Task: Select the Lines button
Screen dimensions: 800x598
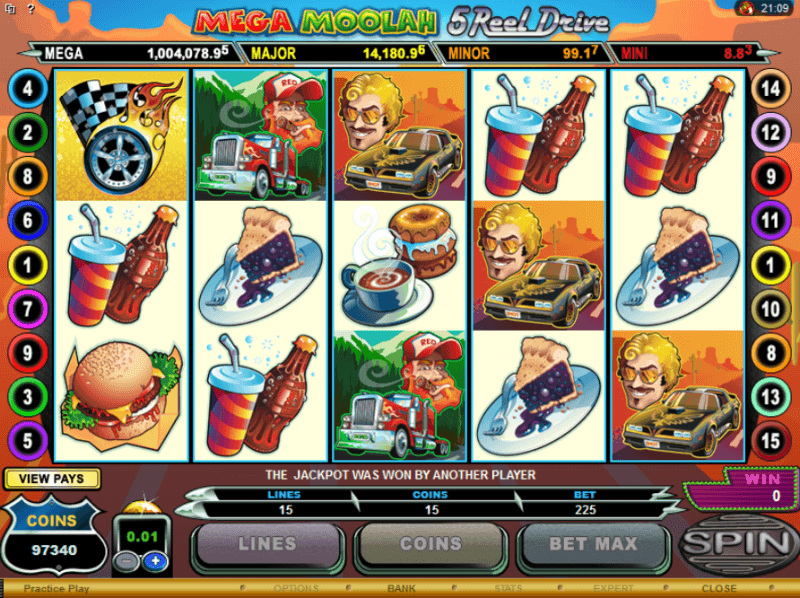Action: 267,545
